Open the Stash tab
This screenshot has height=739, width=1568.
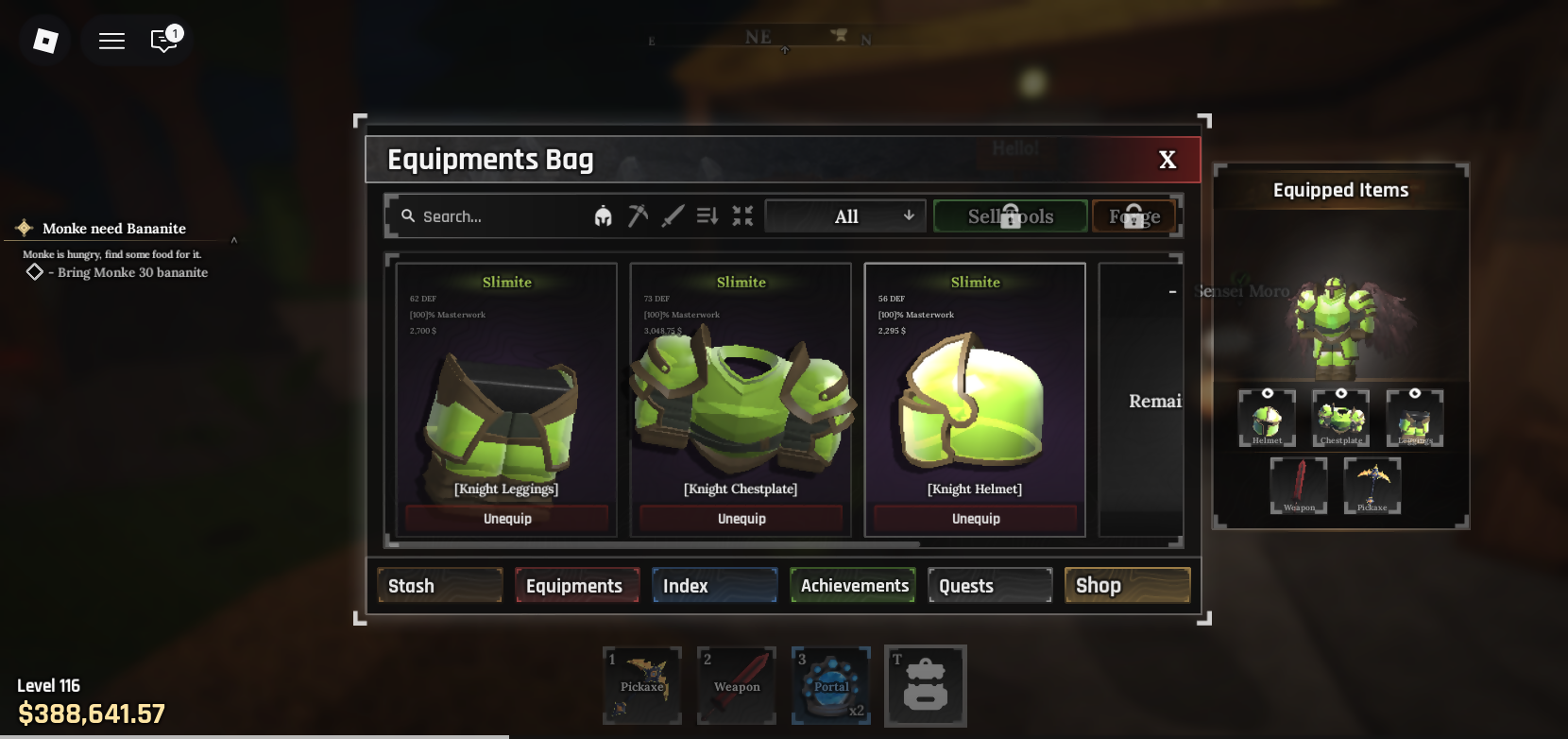(439, 586)
